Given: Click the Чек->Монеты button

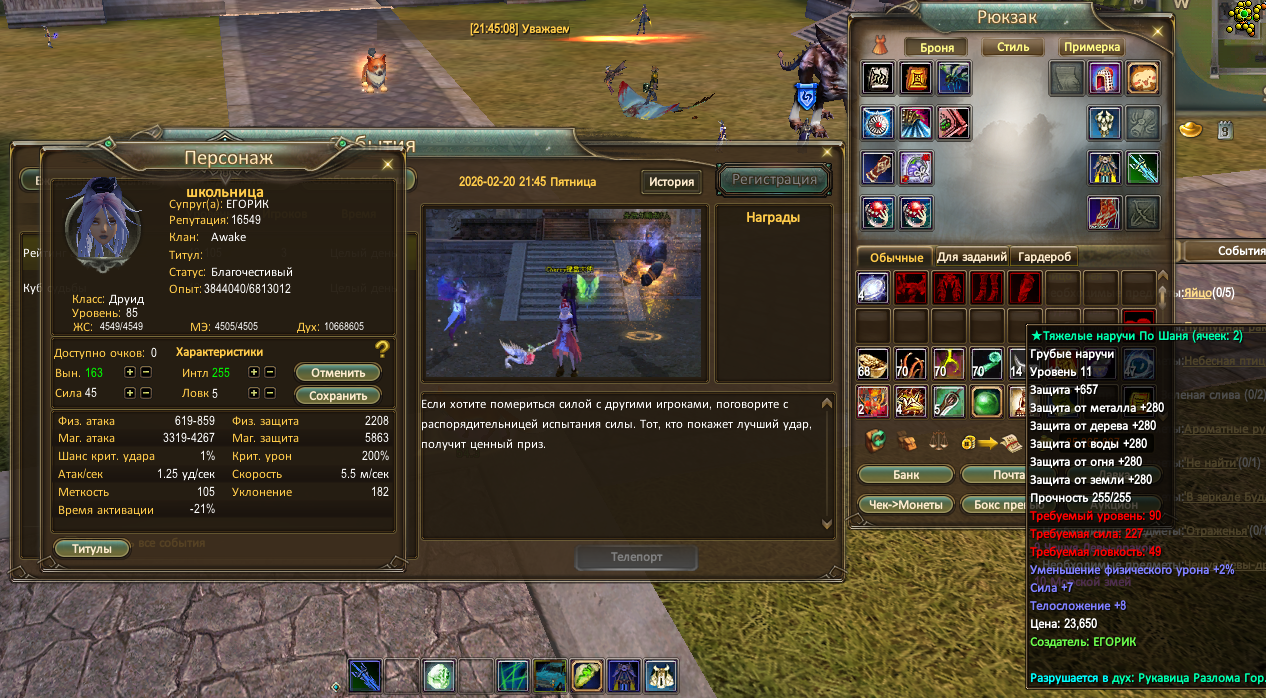Looking at the screenshot, I should point(905,505).
